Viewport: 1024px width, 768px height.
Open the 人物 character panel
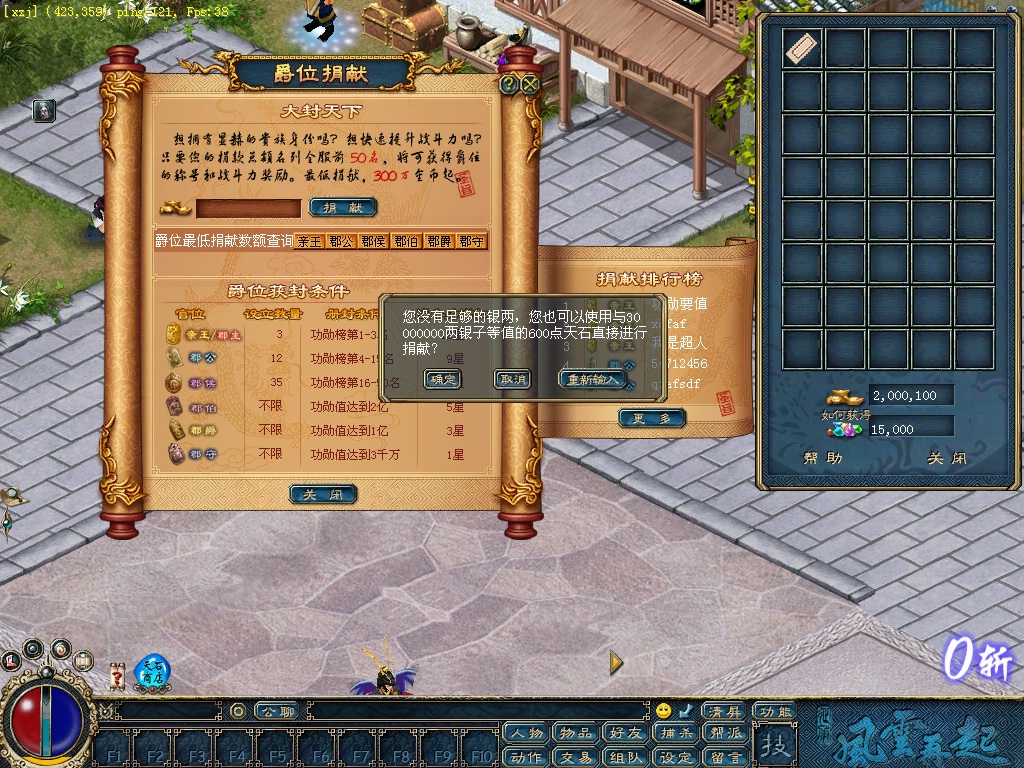[x=527, y=733]
